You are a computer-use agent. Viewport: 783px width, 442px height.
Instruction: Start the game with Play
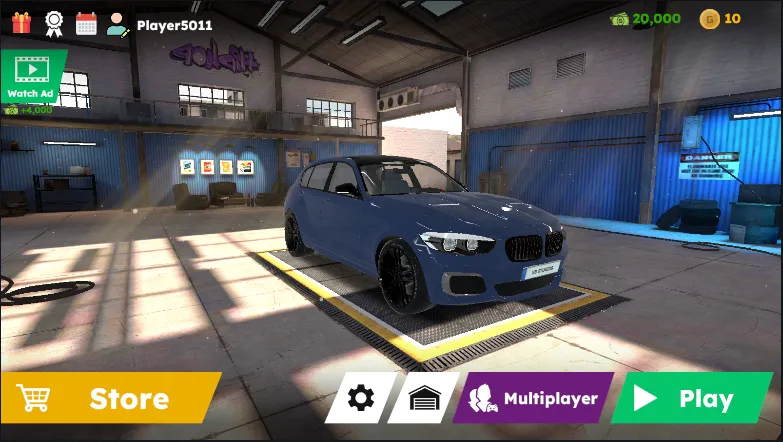pyautogui.click(x=690, y=398)
